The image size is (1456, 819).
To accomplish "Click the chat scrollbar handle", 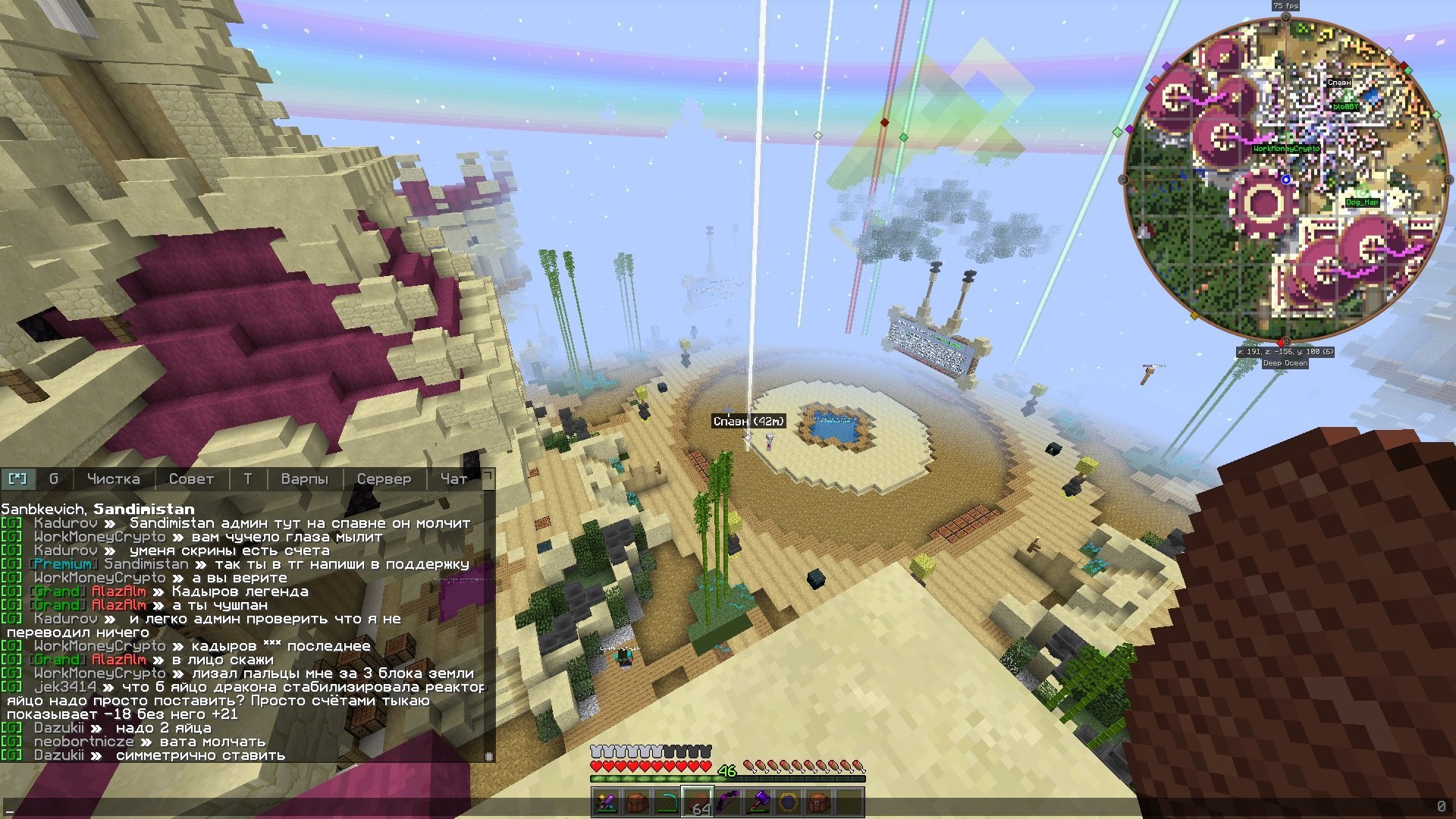I will point(489,756).
